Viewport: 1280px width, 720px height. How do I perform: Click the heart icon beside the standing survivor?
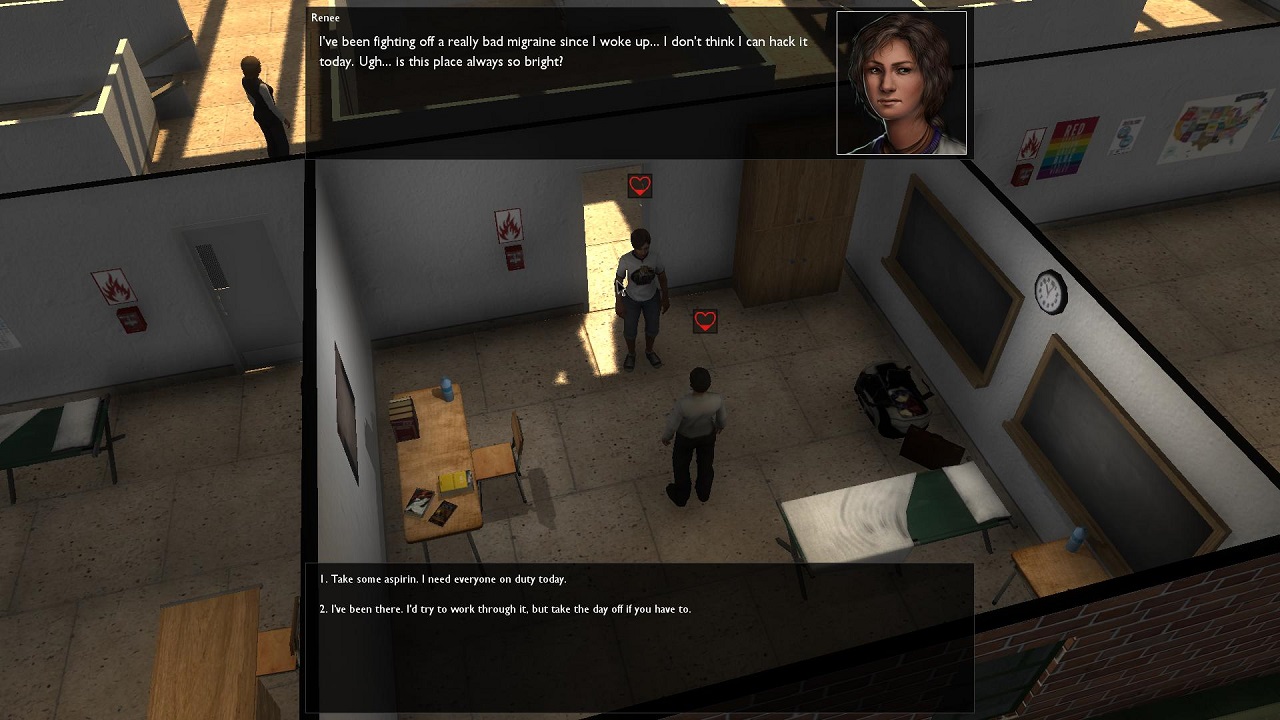[x=704, y=321]
